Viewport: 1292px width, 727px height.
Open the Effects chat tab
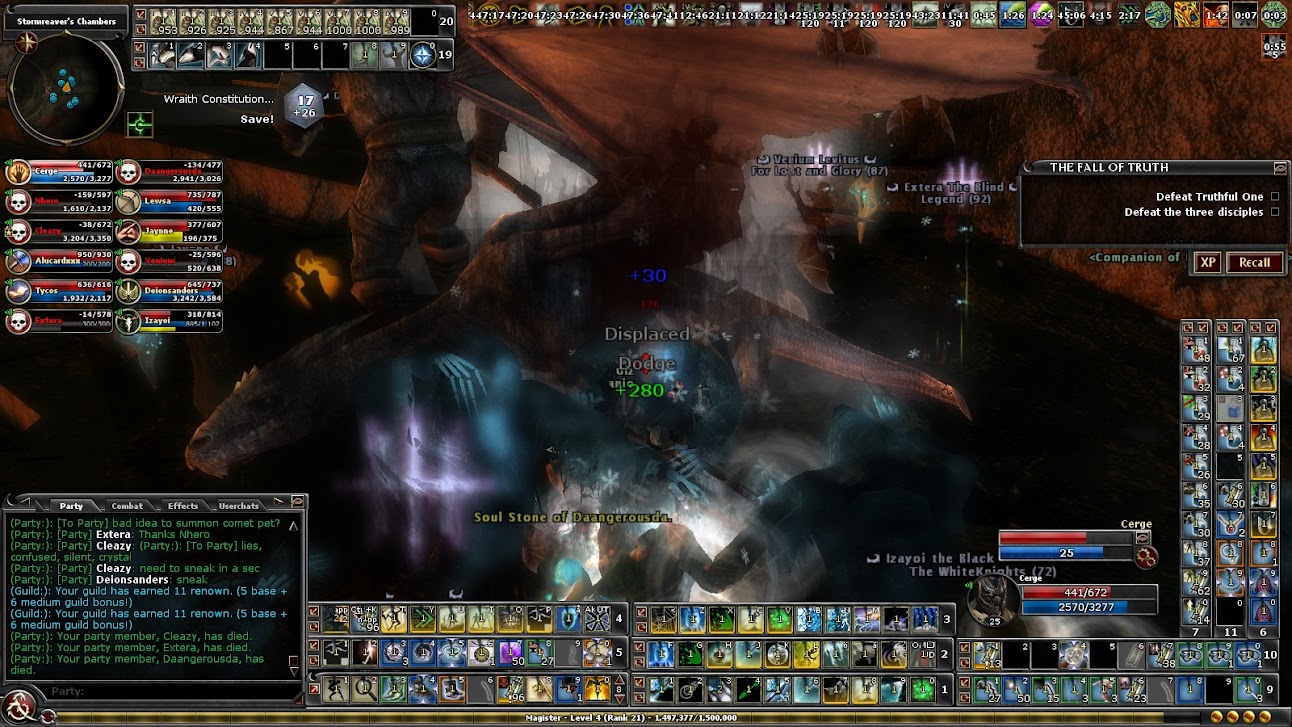click(x=183, y=506)
